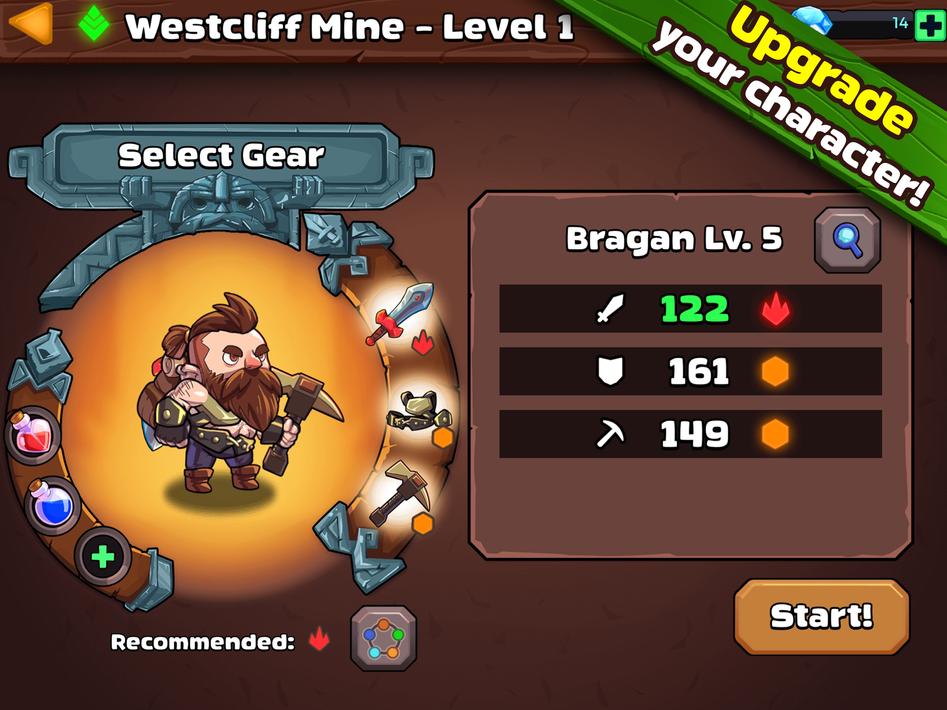
Task: Open the element wheel next to Recommended
Action: click(383, 638)
